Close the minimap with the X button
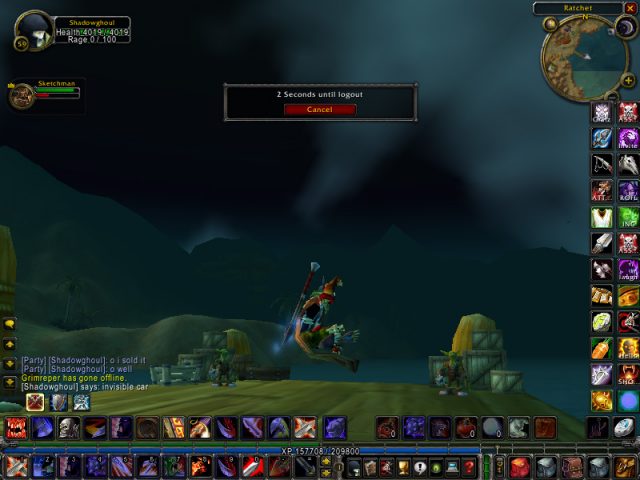 630,8
